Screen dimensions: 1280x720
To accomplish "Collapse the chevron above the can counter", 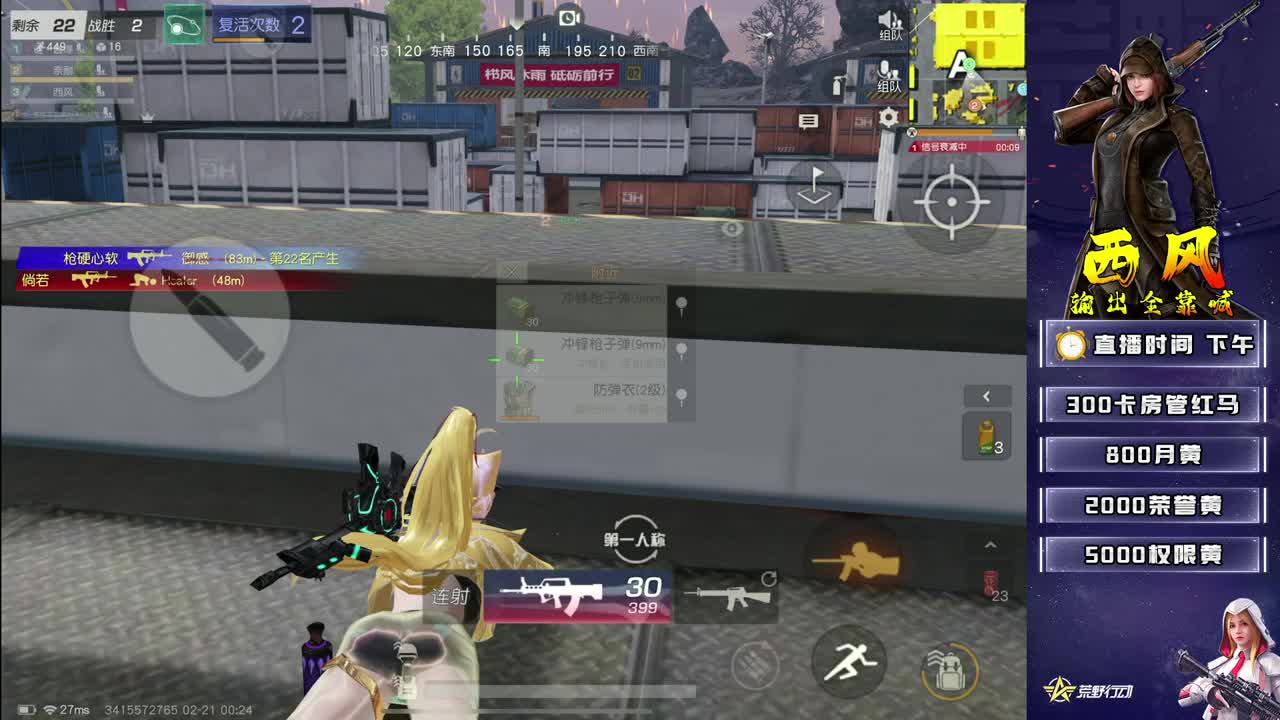I will (x=990, y=543).
